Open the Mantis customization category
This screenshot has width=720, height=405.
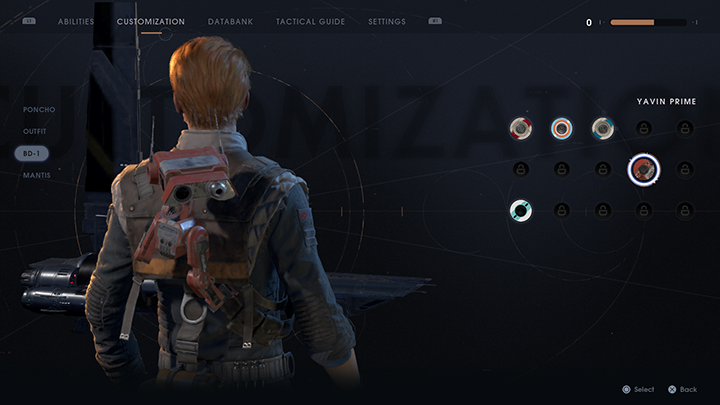point(36,175)
